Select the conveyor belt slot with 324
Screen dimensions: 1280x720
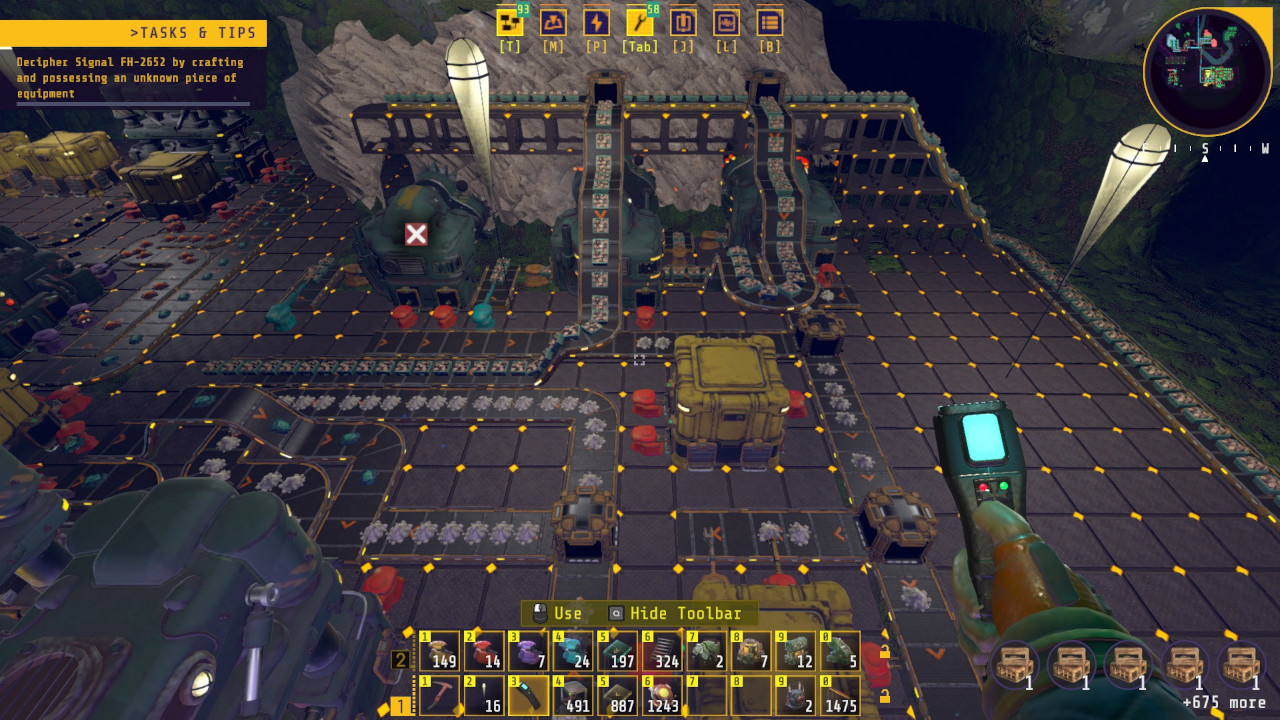662,651
